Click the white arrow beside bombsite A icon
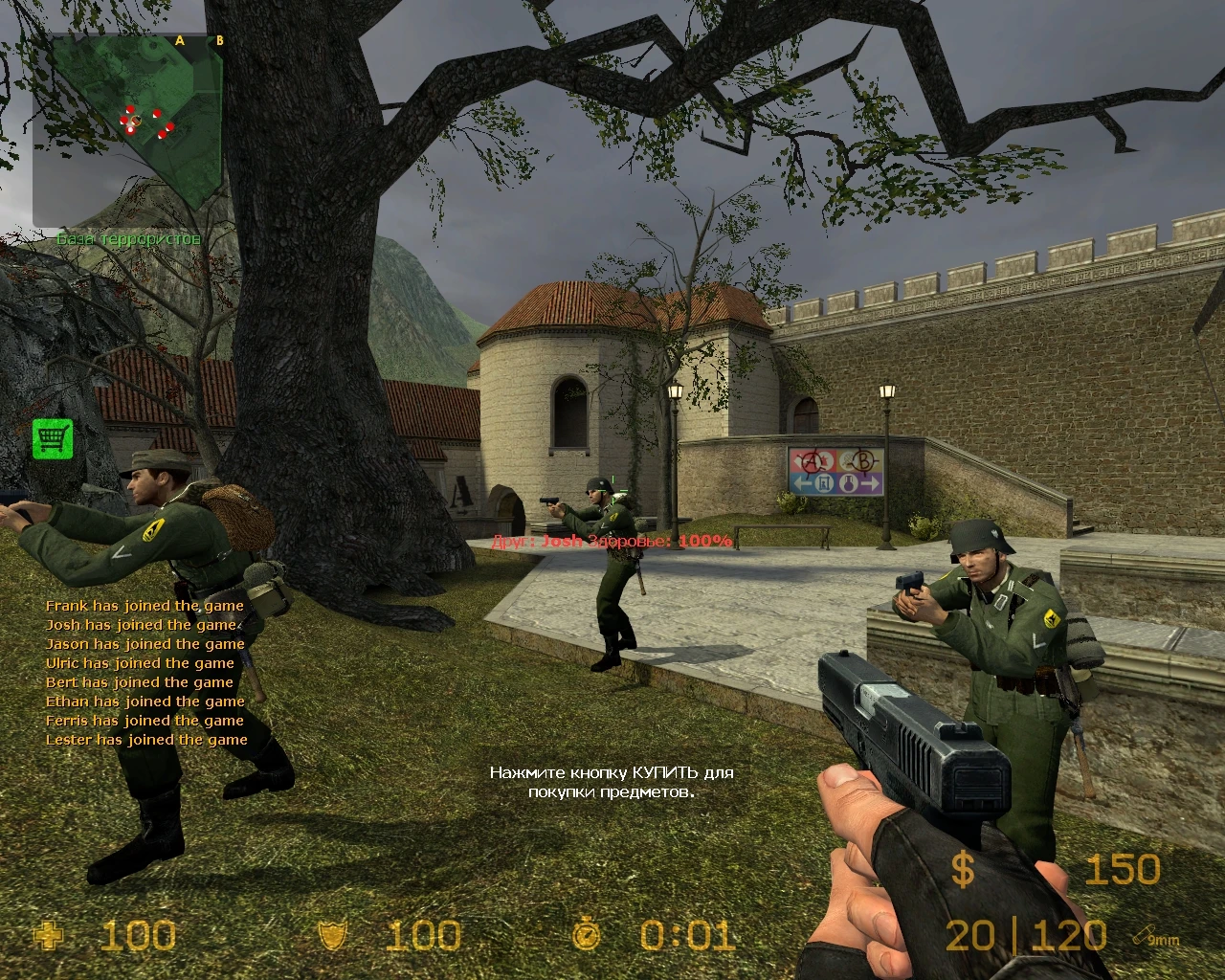1225x980 pixels. 794,459
